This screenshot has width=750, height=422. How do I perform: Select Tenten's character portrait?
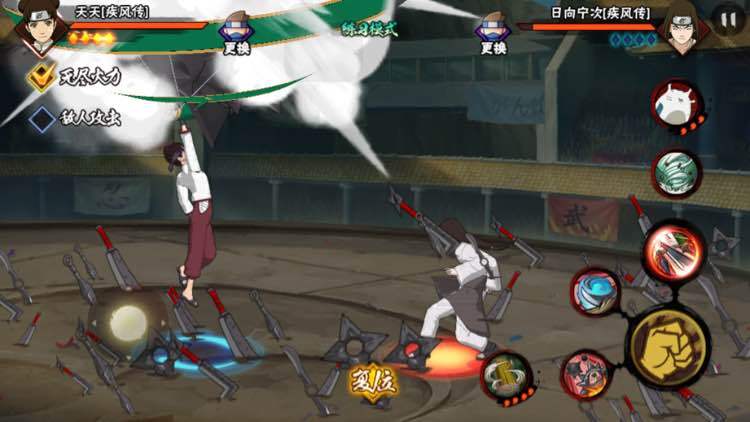(x=41, y=25)
